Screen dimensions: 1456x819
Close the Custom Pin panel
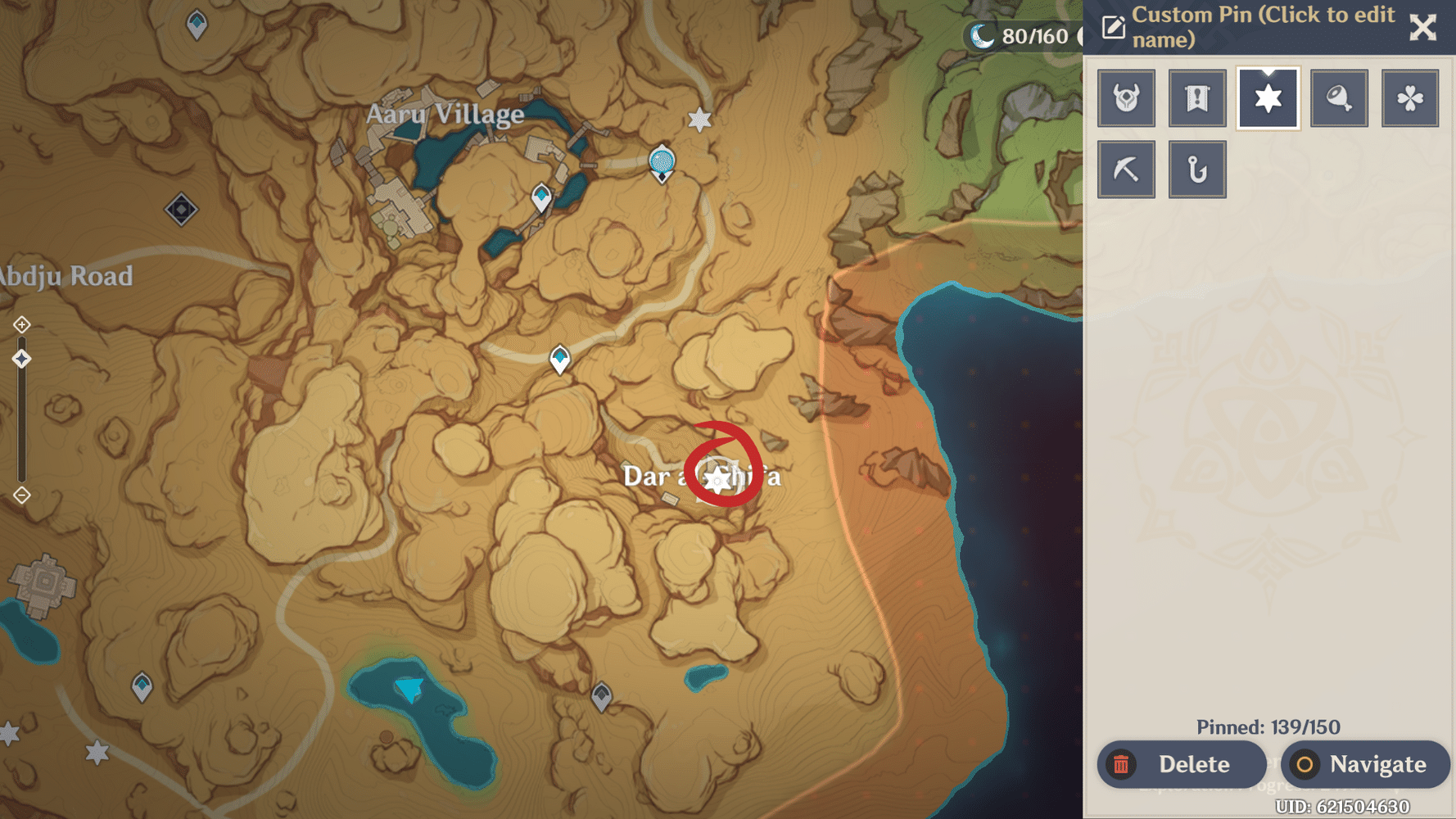[x=1423, y=27]
